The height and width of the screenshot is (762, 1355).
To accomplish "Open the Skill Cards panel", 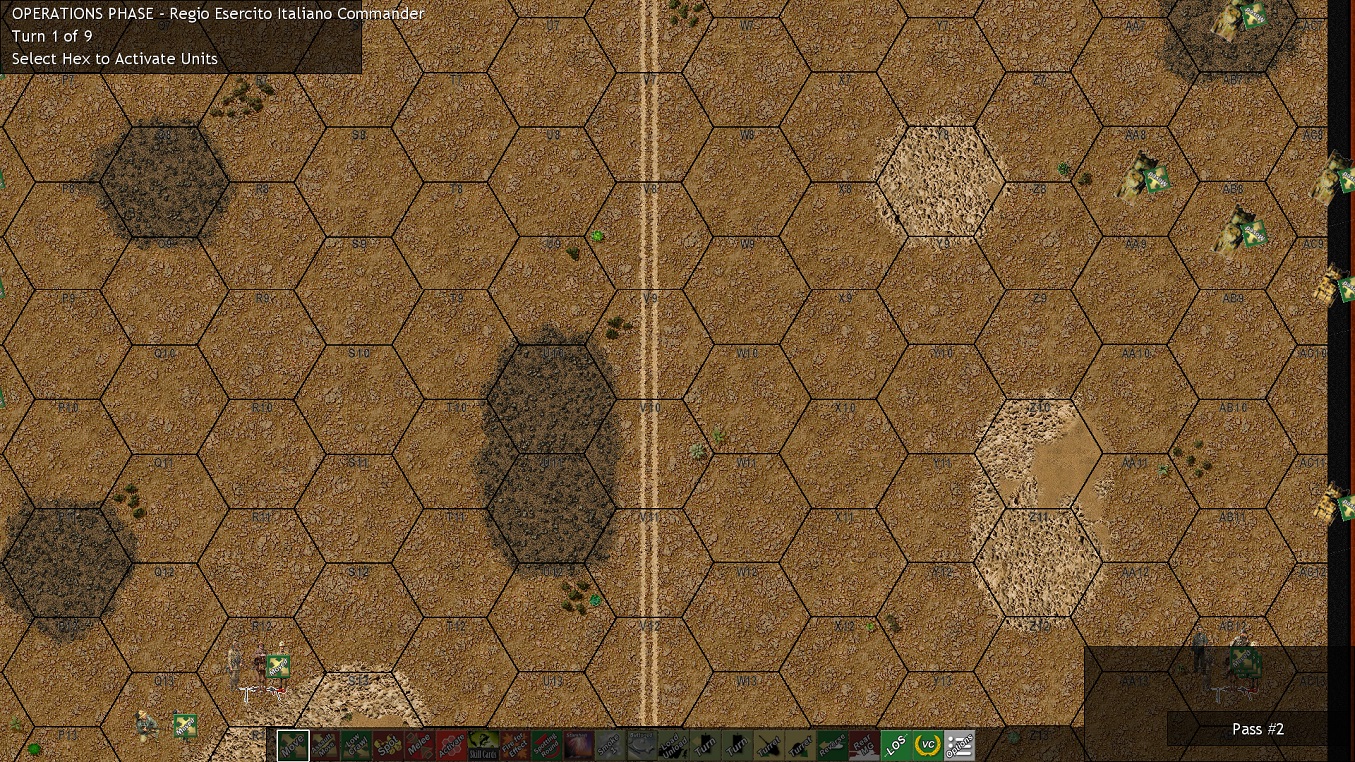I will [x=484, y=745].
